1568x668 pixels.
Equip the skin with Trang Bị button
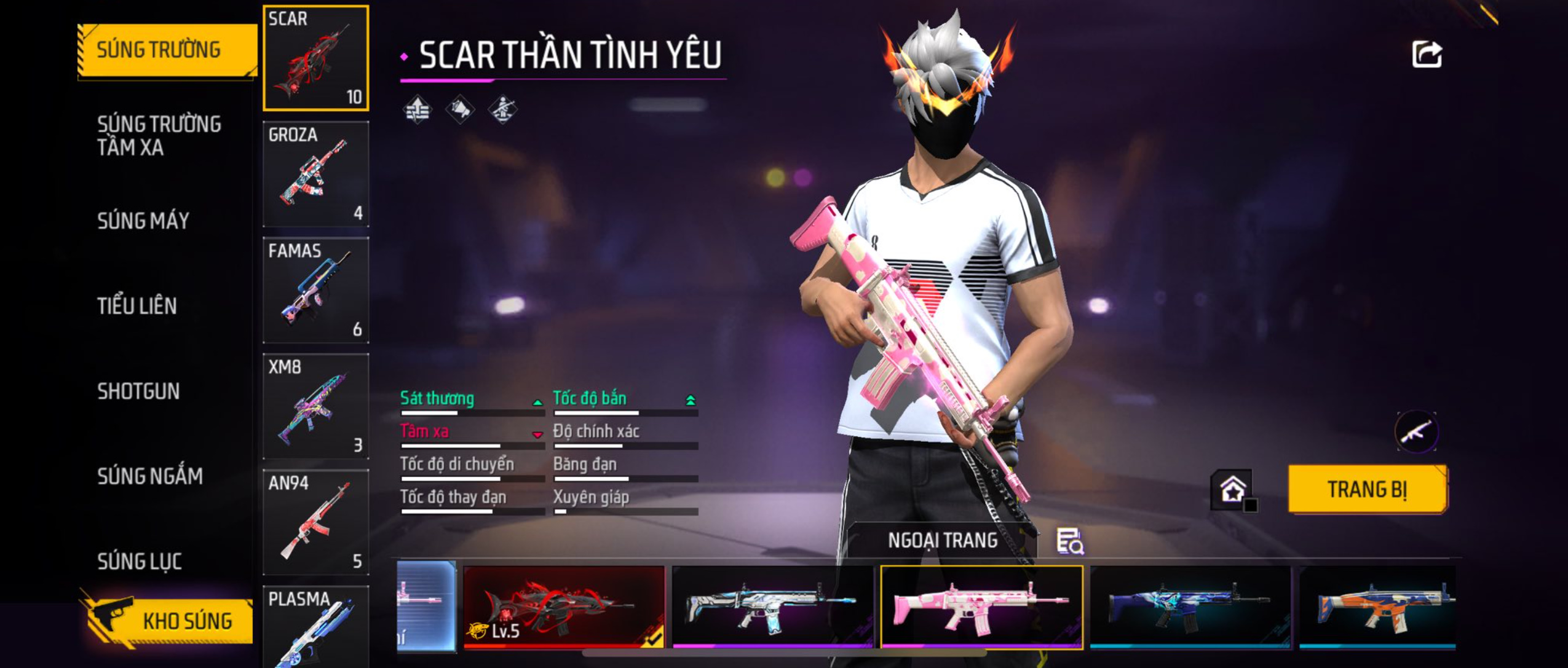pos(1367,489)
